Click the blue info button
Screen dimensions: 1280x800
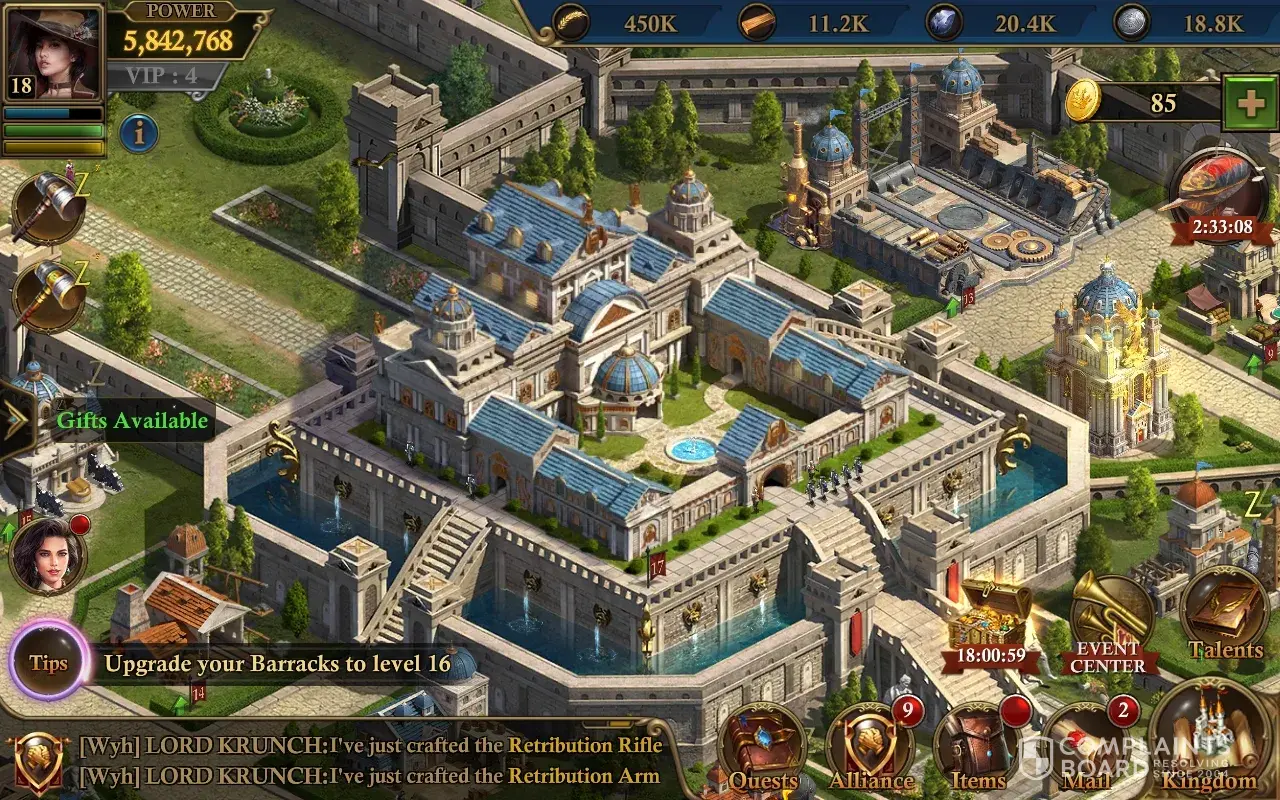click(x=139, y=133)
